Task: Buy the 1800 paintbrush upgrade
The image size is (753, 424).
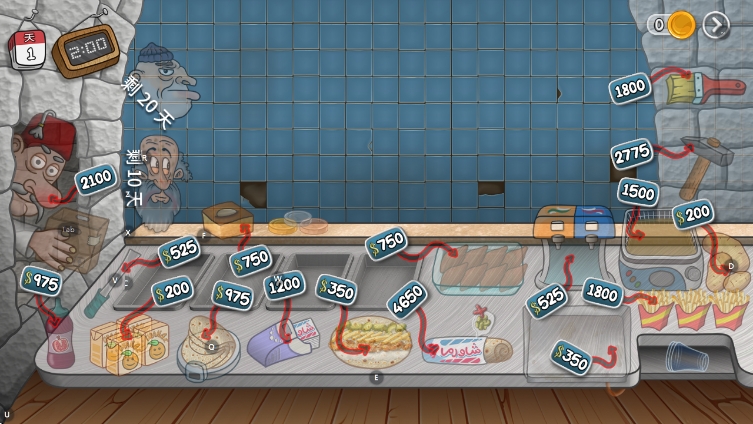Action: click(631, 89)
